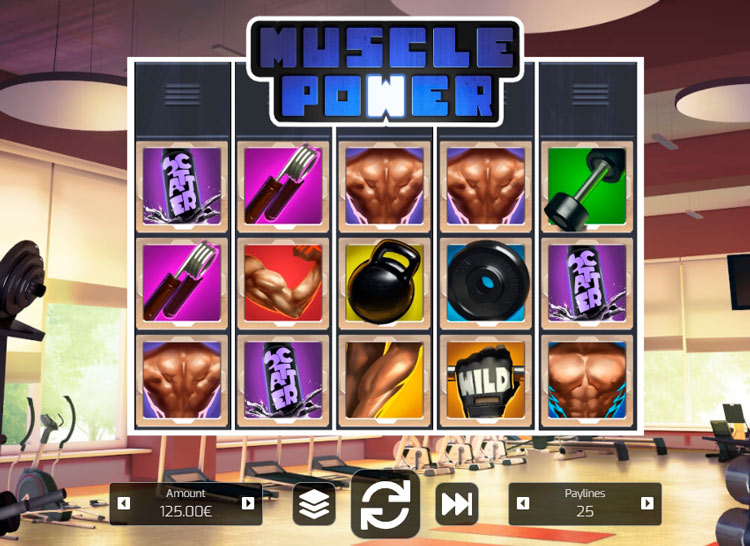Activate the fast-forward autoplay button
The height and width of the screenshot is (546, 750).
(456, 504)
